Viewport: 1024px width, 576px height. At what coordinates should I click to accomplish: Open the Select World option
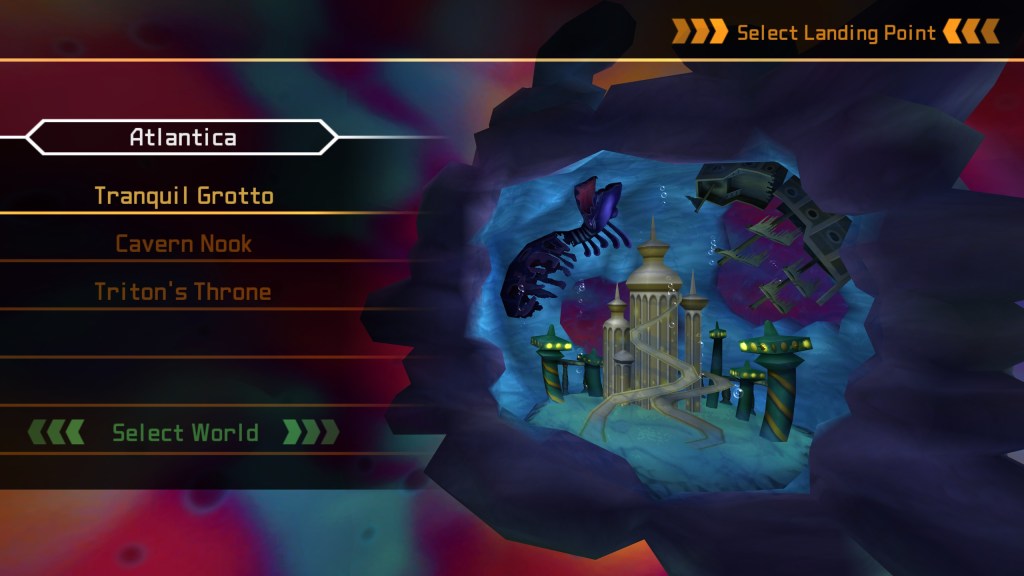184,433
